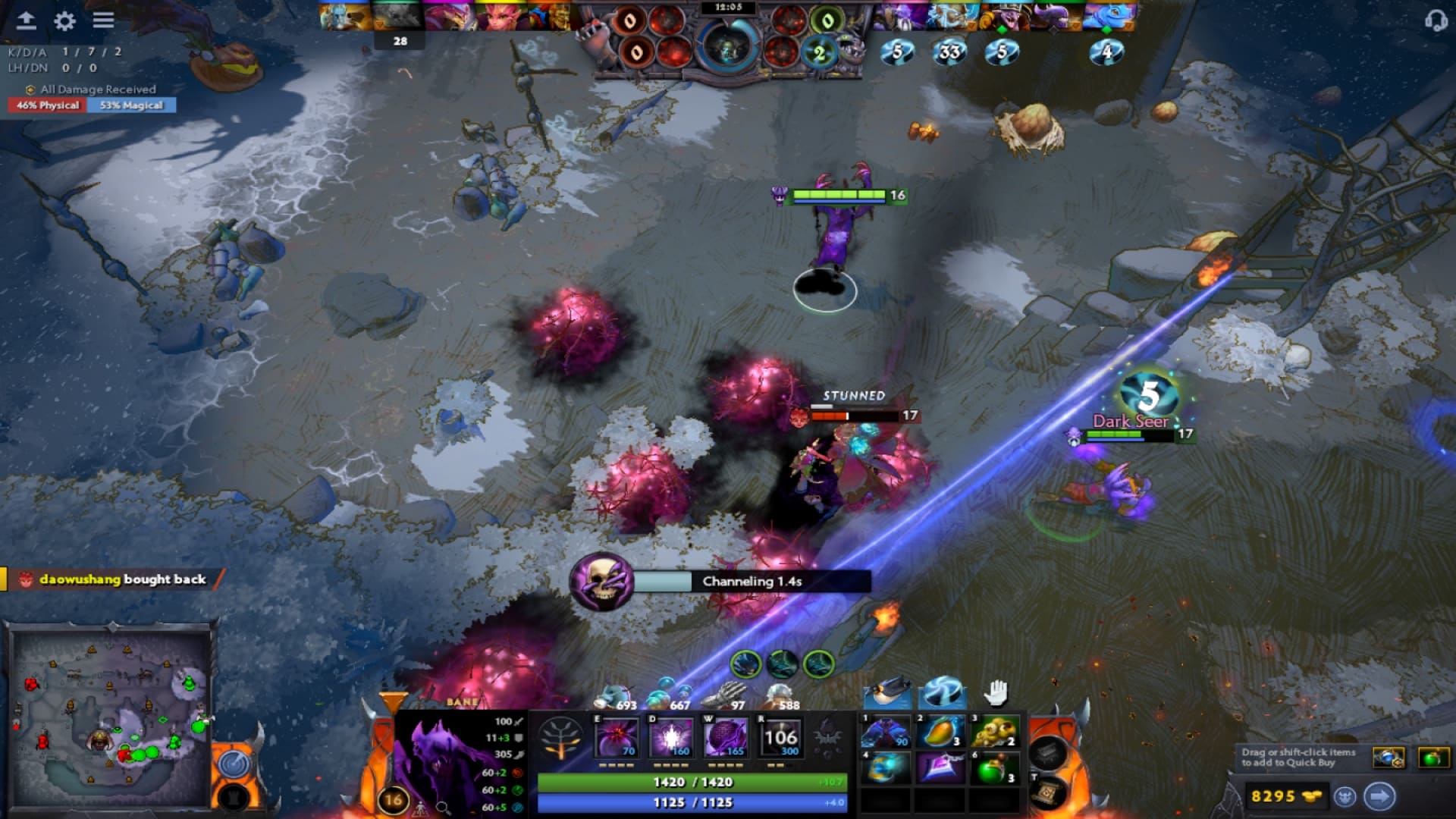Screen dimensions: 1456x819
Task: Toggle the hand stop icon above the inventory
Action: pyautogui.click(x=996, y=692)
